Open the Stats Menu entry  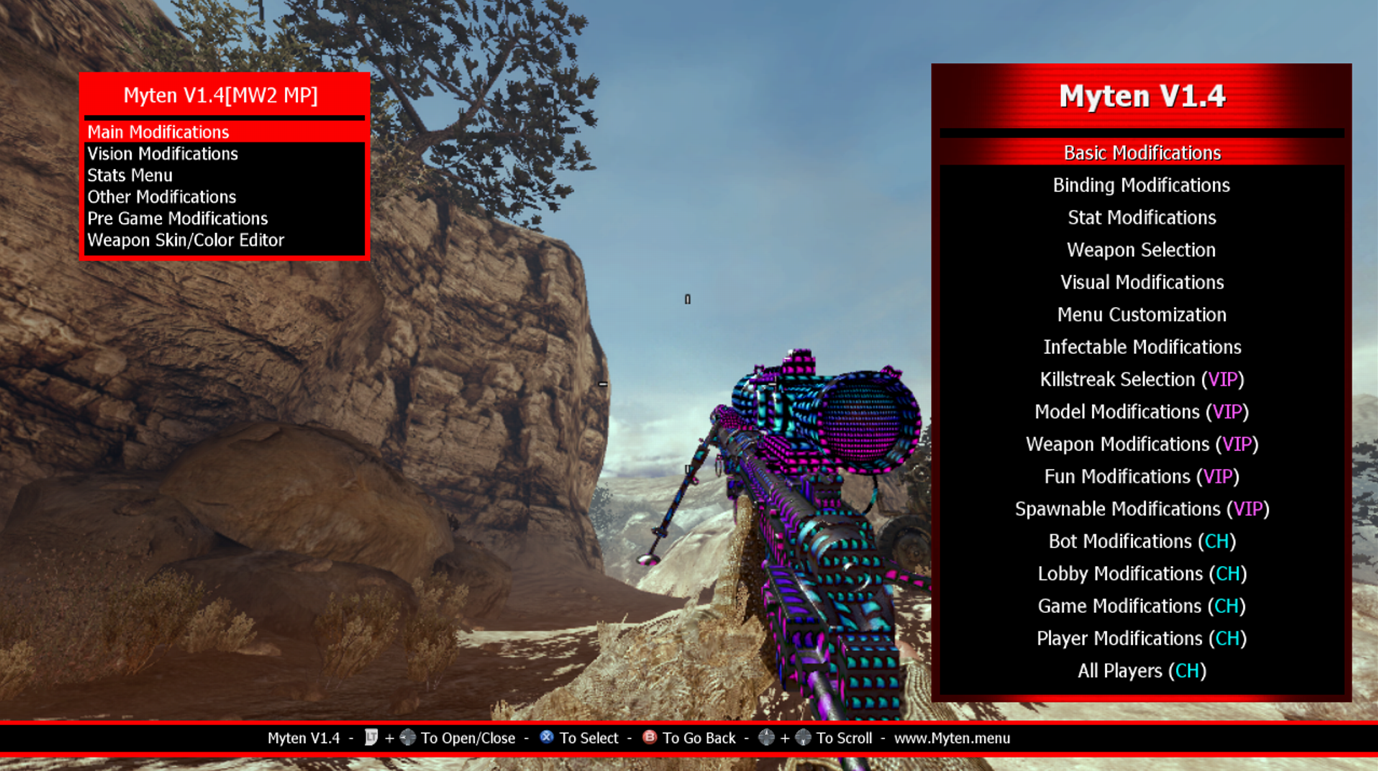tap(130, 175)
